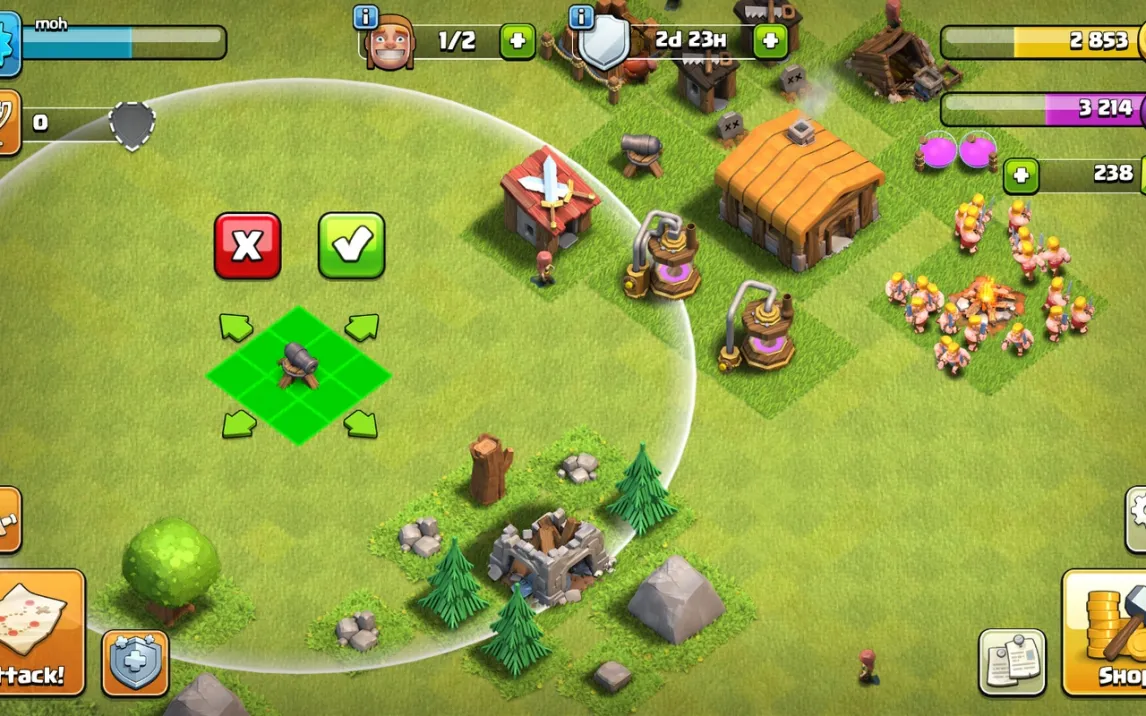
Task: Buy more gems with the plus button
Action: tap(1020, 175)
